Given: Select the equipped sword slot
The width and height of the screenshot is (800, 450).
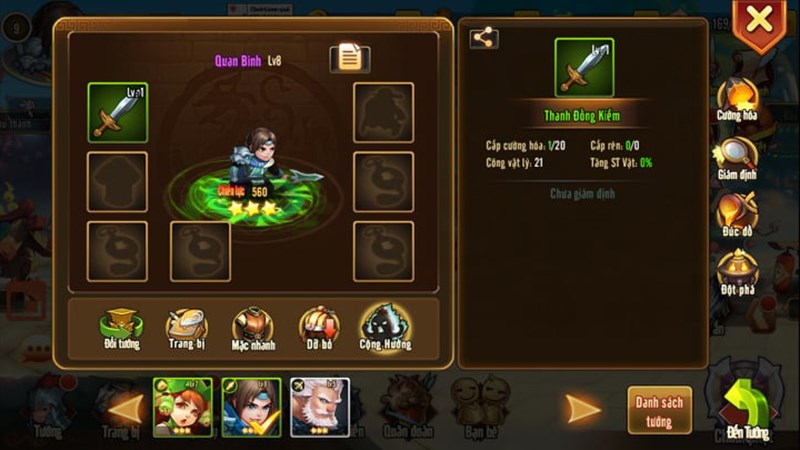Looking at the screenshot, I should (x=118, y=112).
